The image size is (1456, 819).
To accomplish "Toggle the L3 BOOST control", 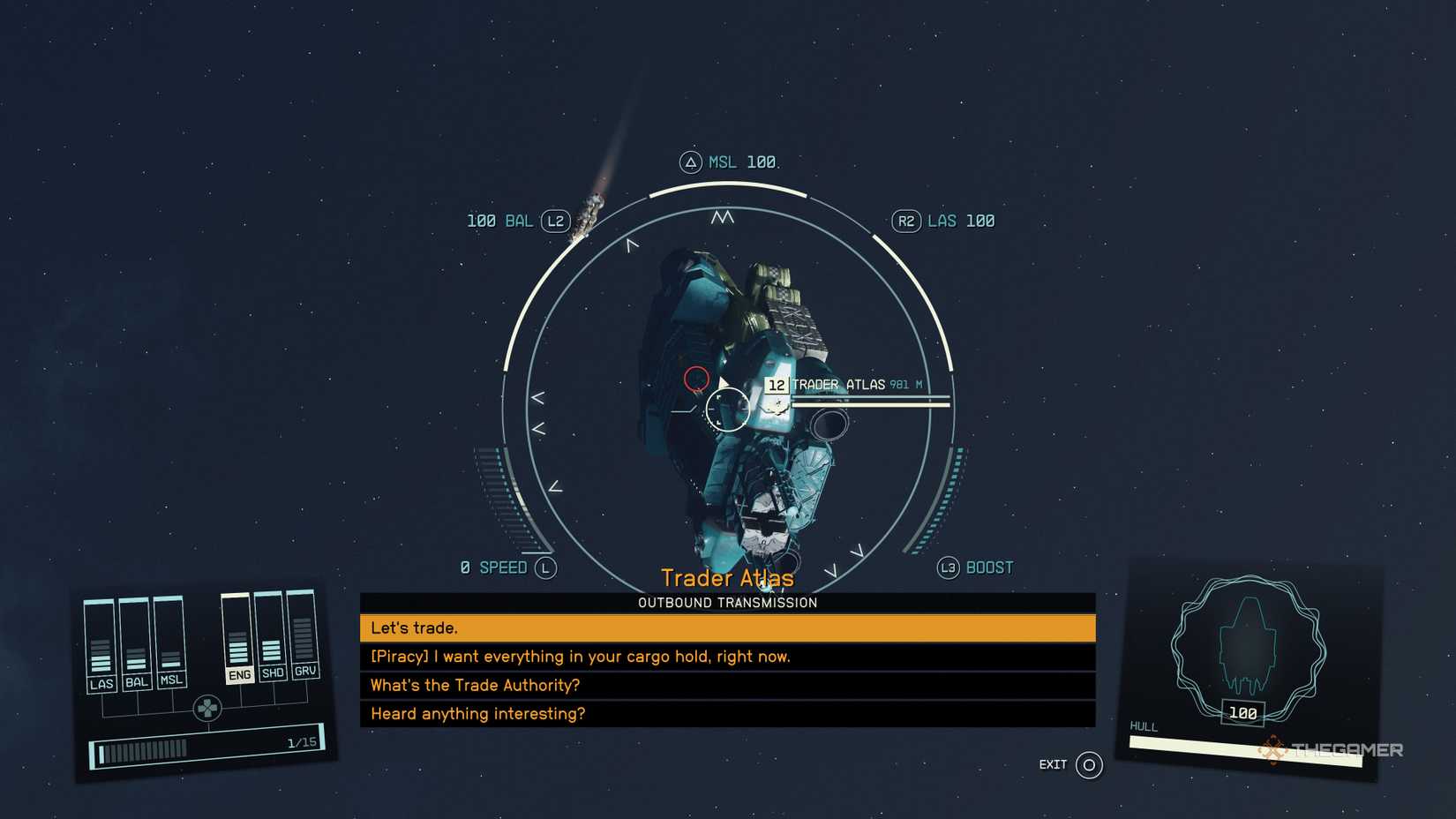I will [x=948, y=568].
